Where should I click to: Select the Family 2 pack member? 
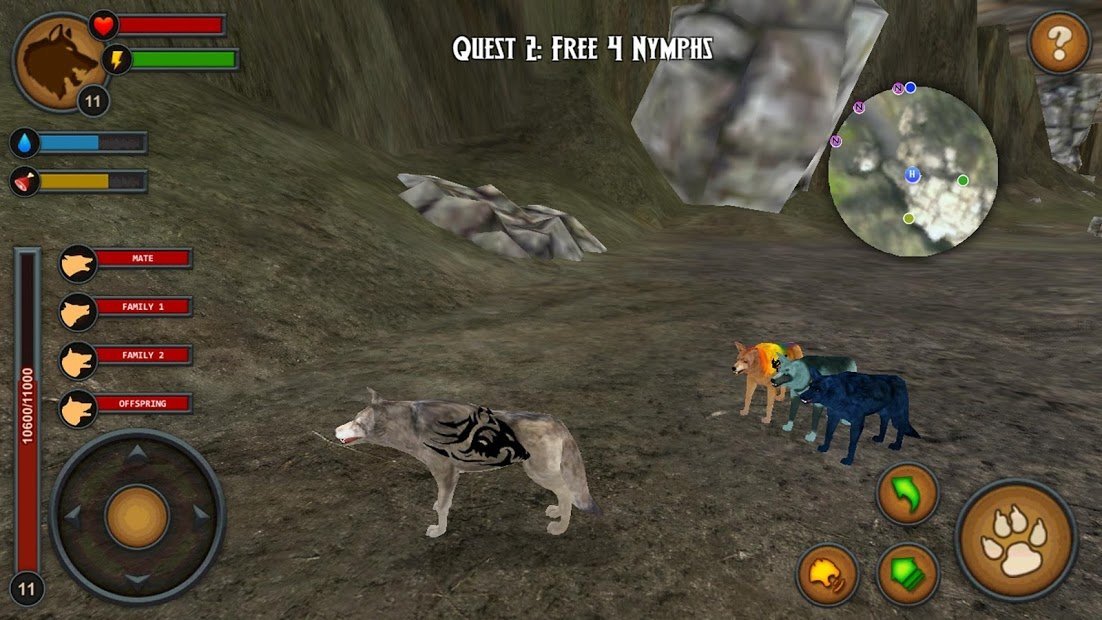pos(125,356)
